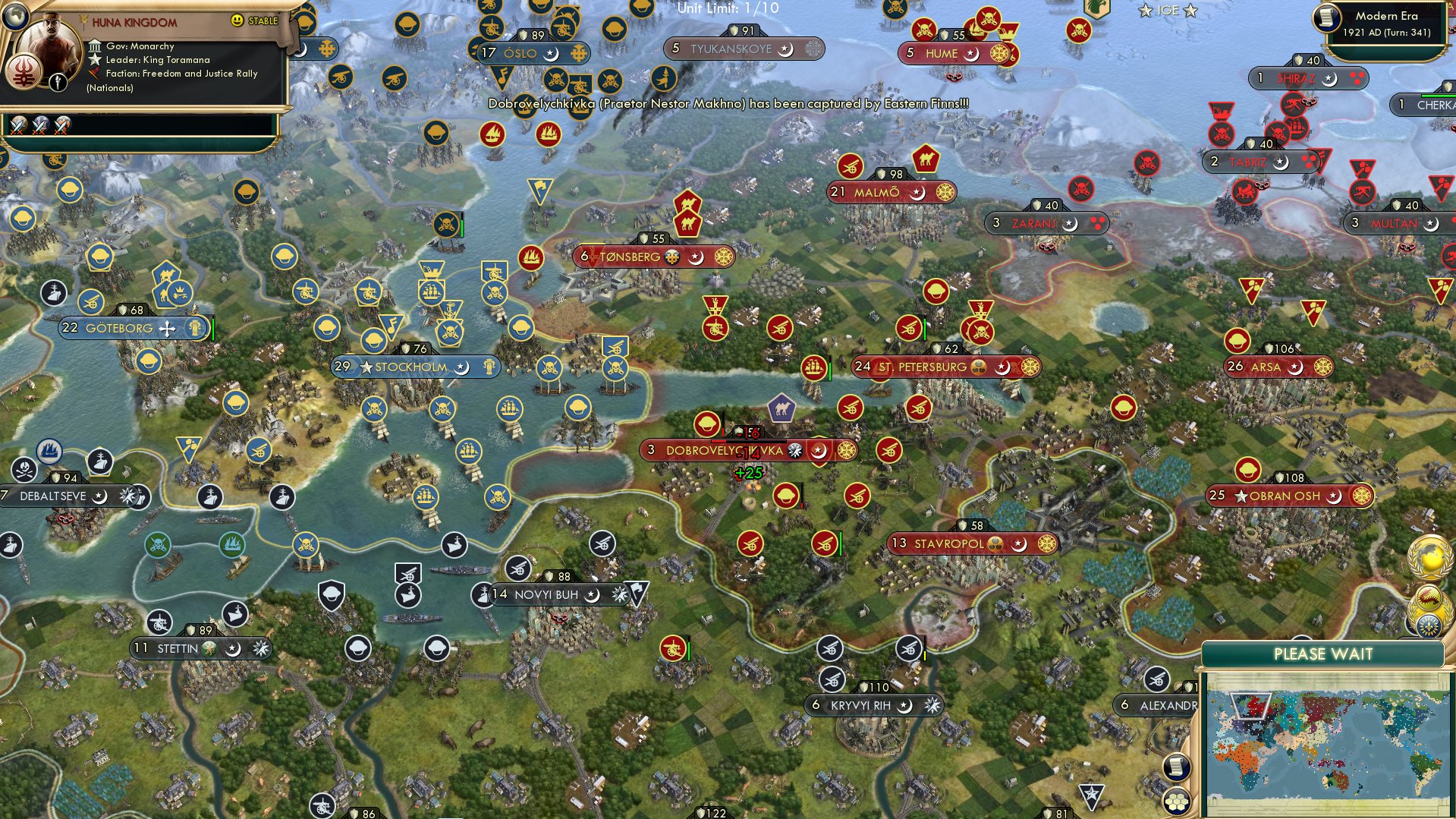1456x819 pixels.
Task: Open the World Congress laurel globe notification
Action: [x=1429, y=559]
